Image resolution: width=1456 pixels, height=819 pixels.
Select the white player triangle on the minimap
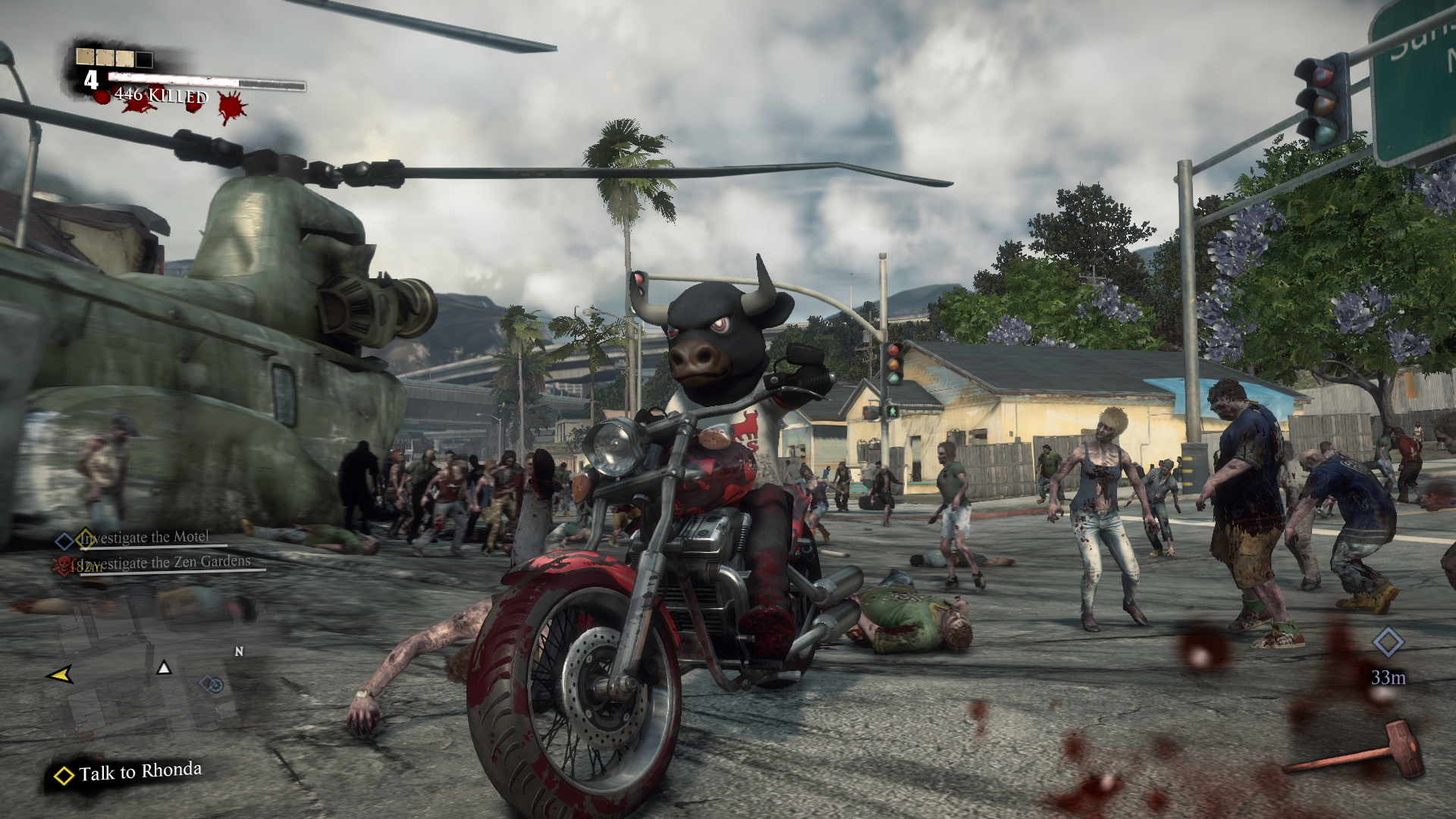click(x=164, y=668)
